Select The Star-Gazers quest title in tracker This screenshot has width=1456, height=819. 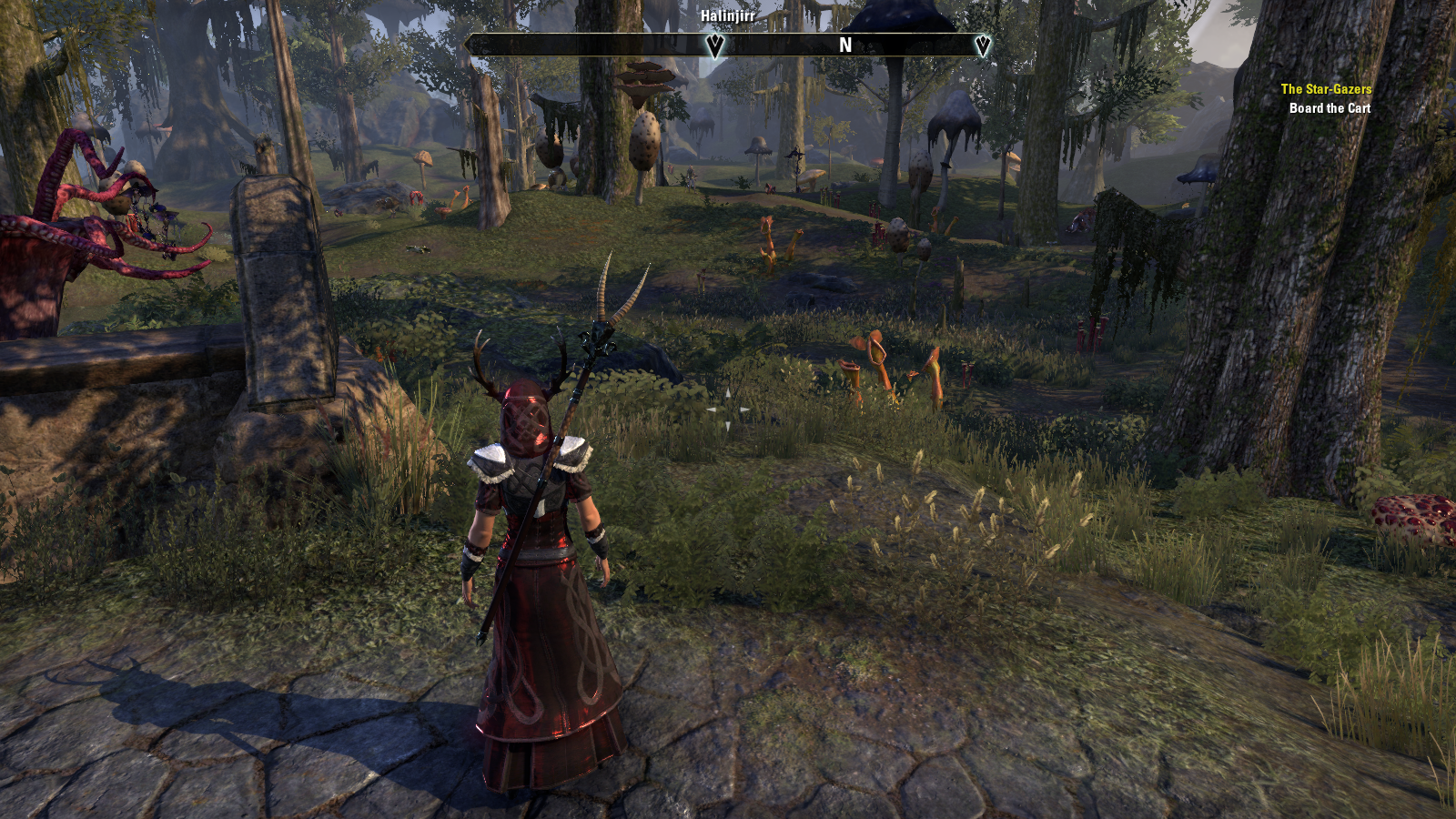click(1325, 89)
